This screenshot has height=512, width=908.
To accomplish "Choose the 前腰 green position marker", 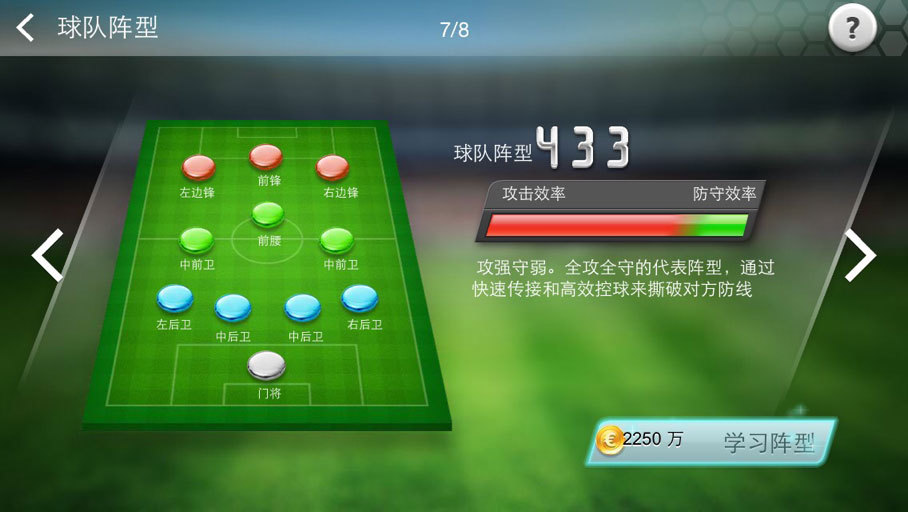I will coord(268,214).
